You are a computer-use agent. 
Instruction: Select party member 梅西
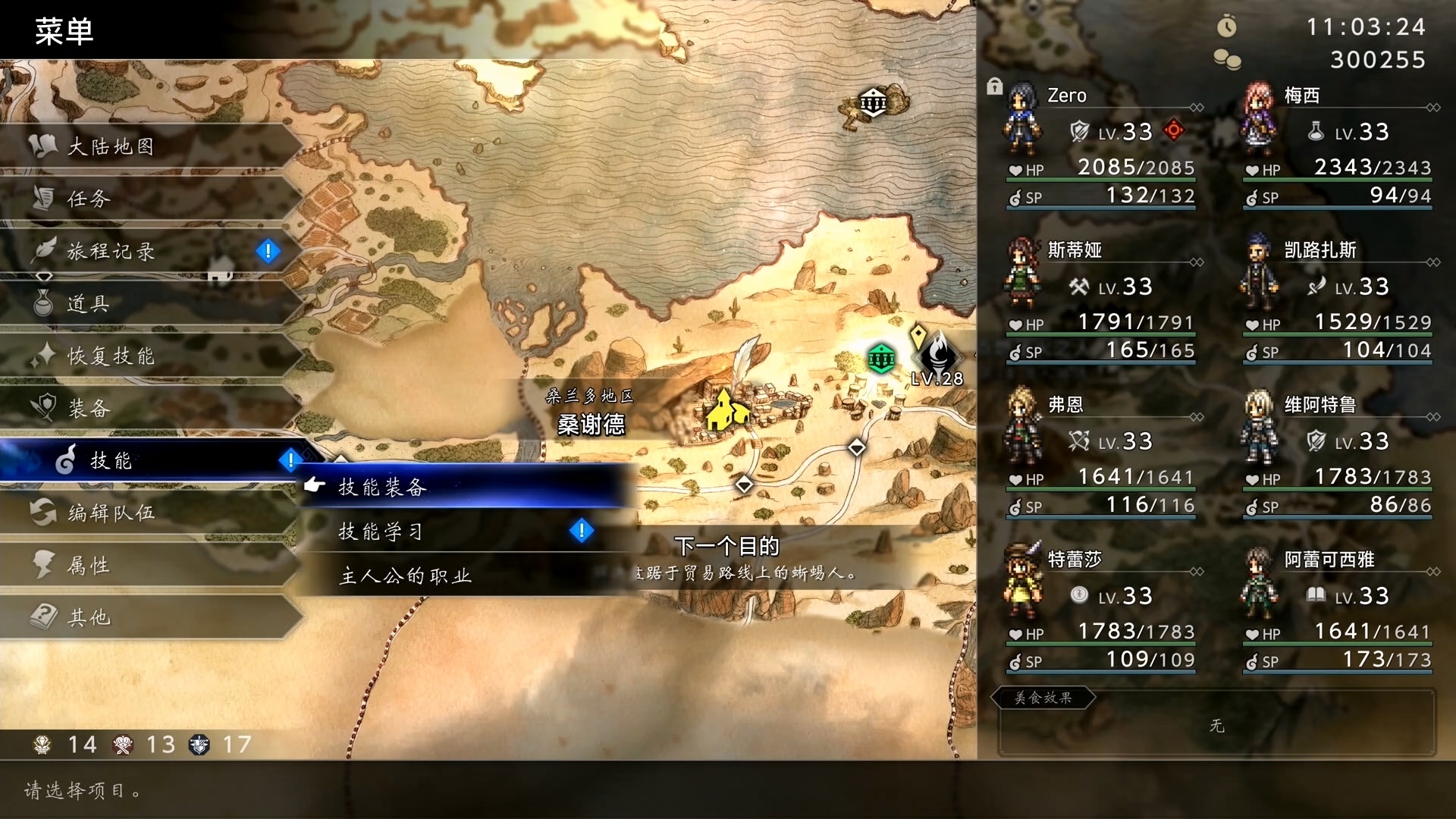[x=1338, y=146]
